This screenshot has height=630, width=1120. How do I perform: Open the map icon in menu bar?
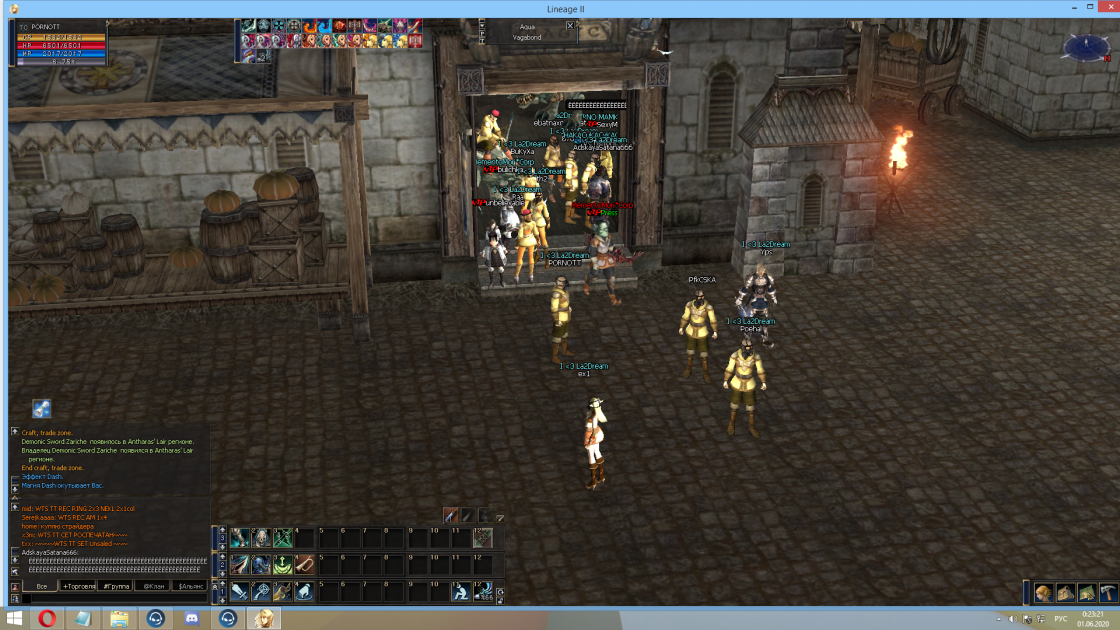[1086, 592]
